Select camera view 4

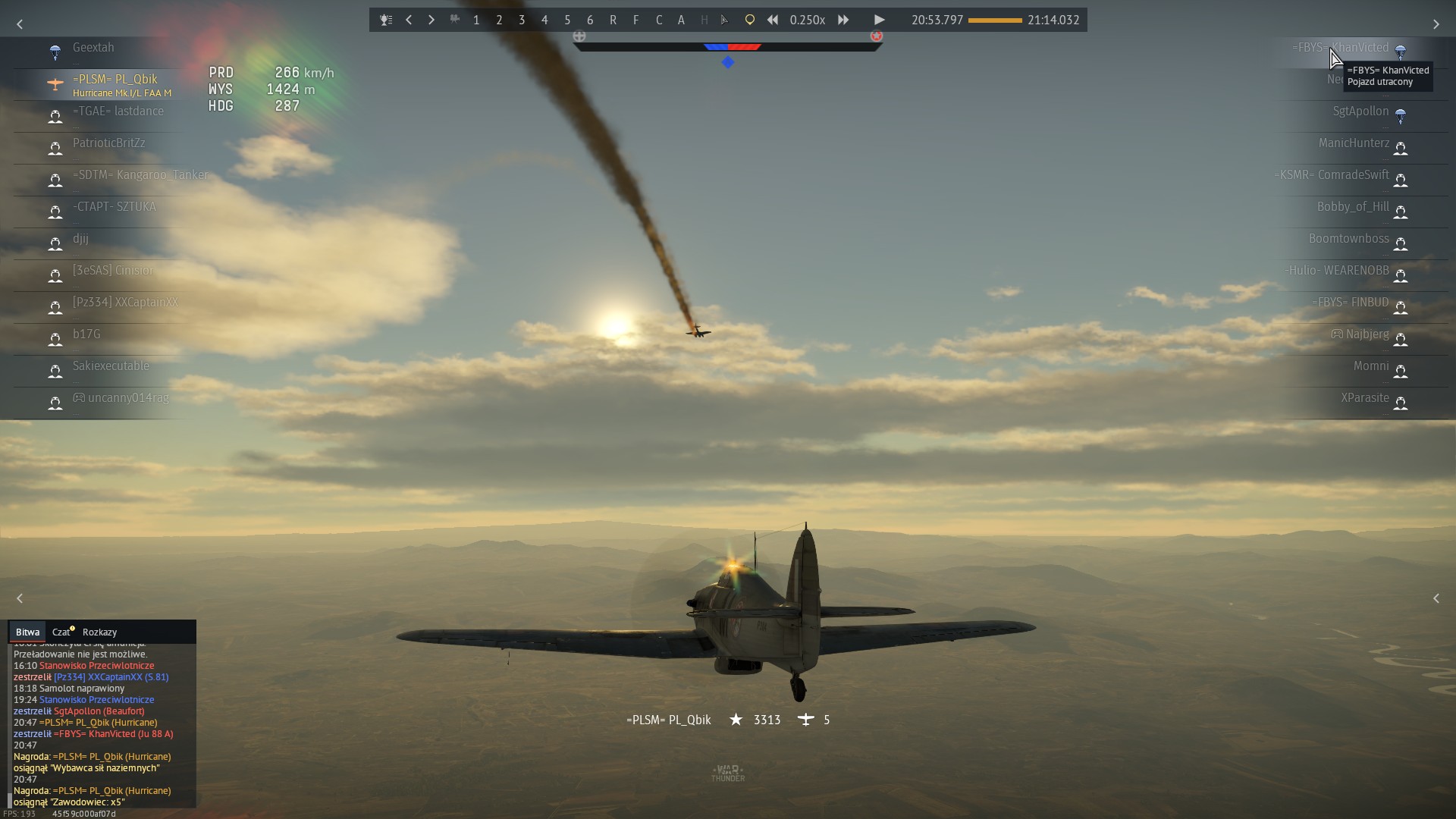pos(544,20)
